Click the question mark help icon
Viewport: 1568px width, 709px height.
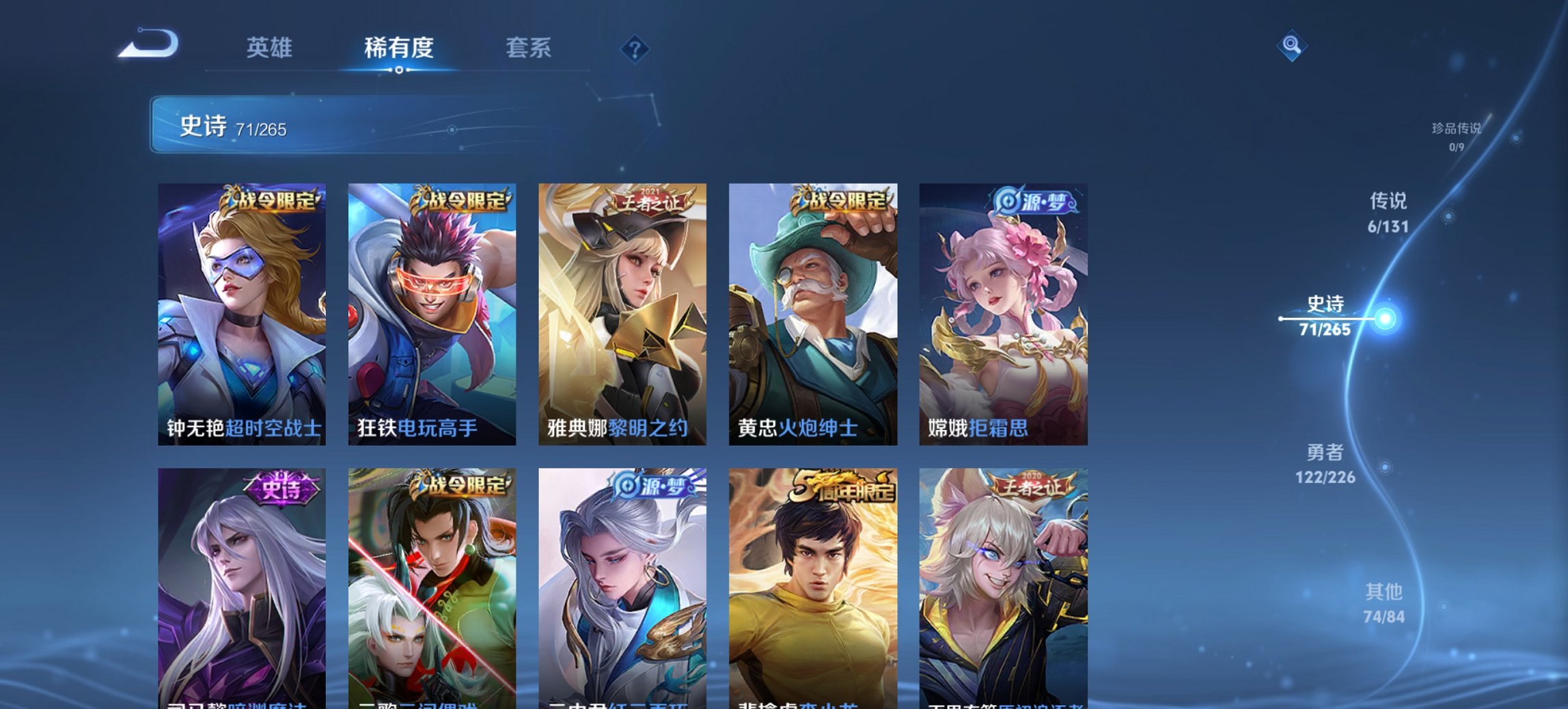[635, 48]
